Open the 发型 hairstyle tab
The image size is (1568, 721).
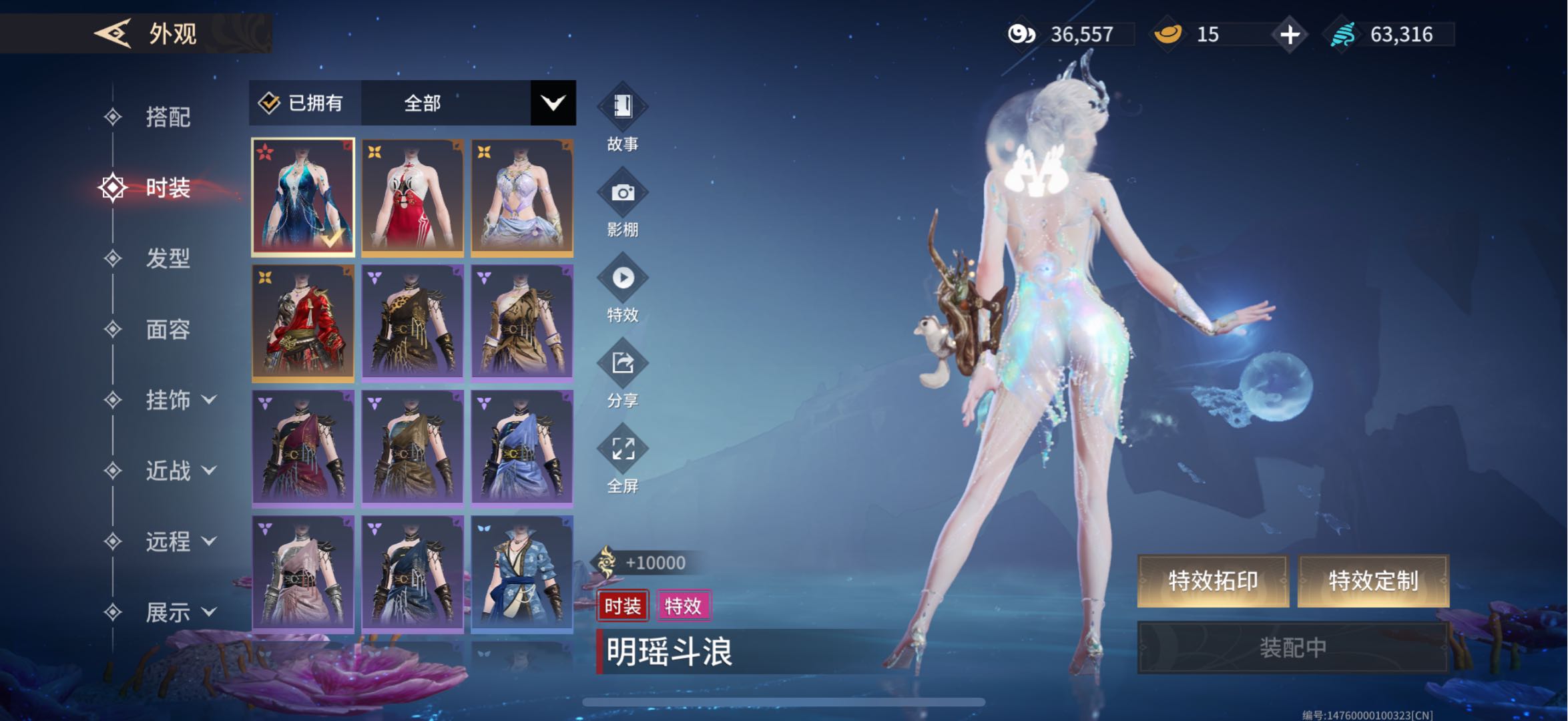168,258
